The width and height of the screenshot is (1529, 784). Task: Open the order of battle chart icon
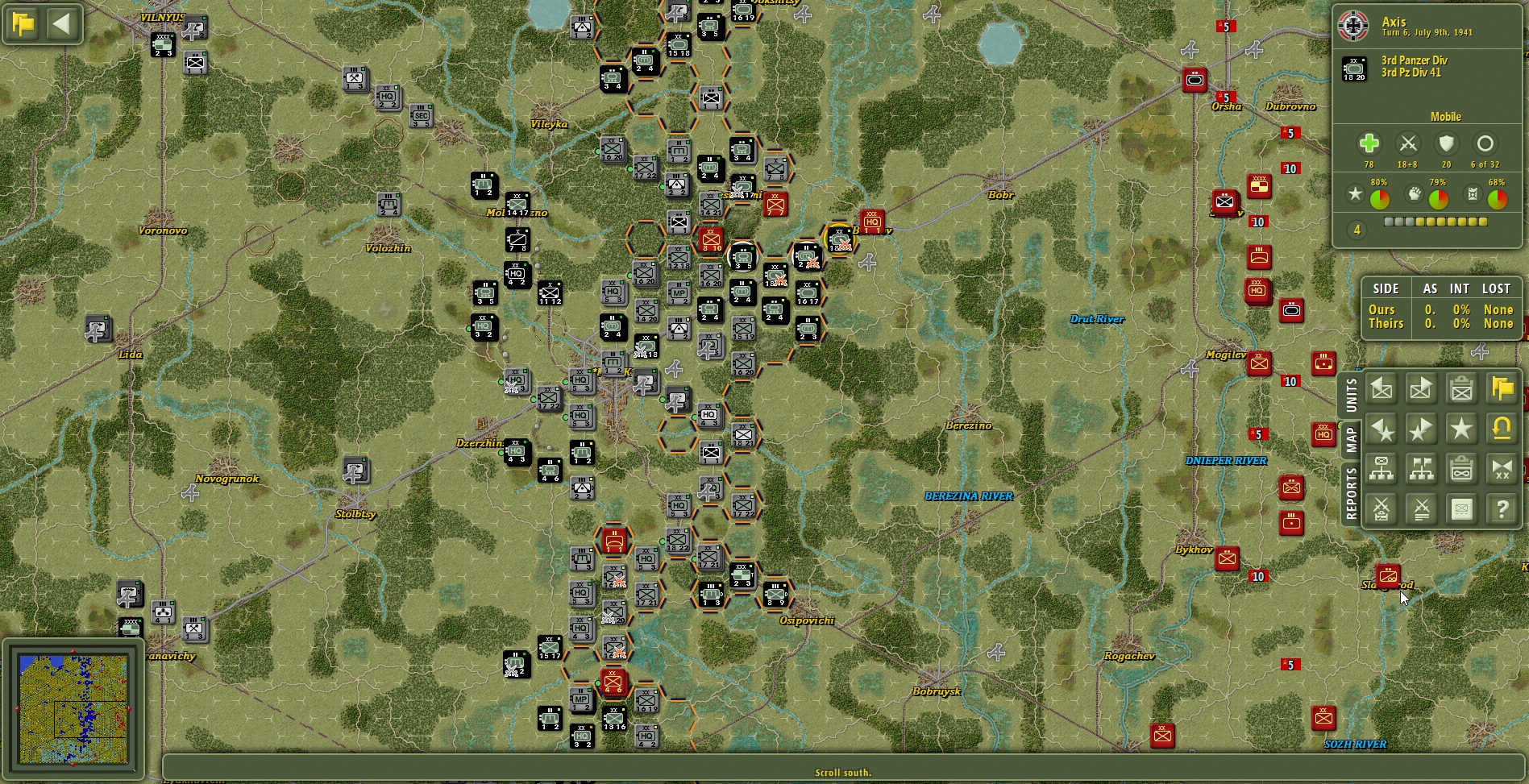coord(1381,469)
